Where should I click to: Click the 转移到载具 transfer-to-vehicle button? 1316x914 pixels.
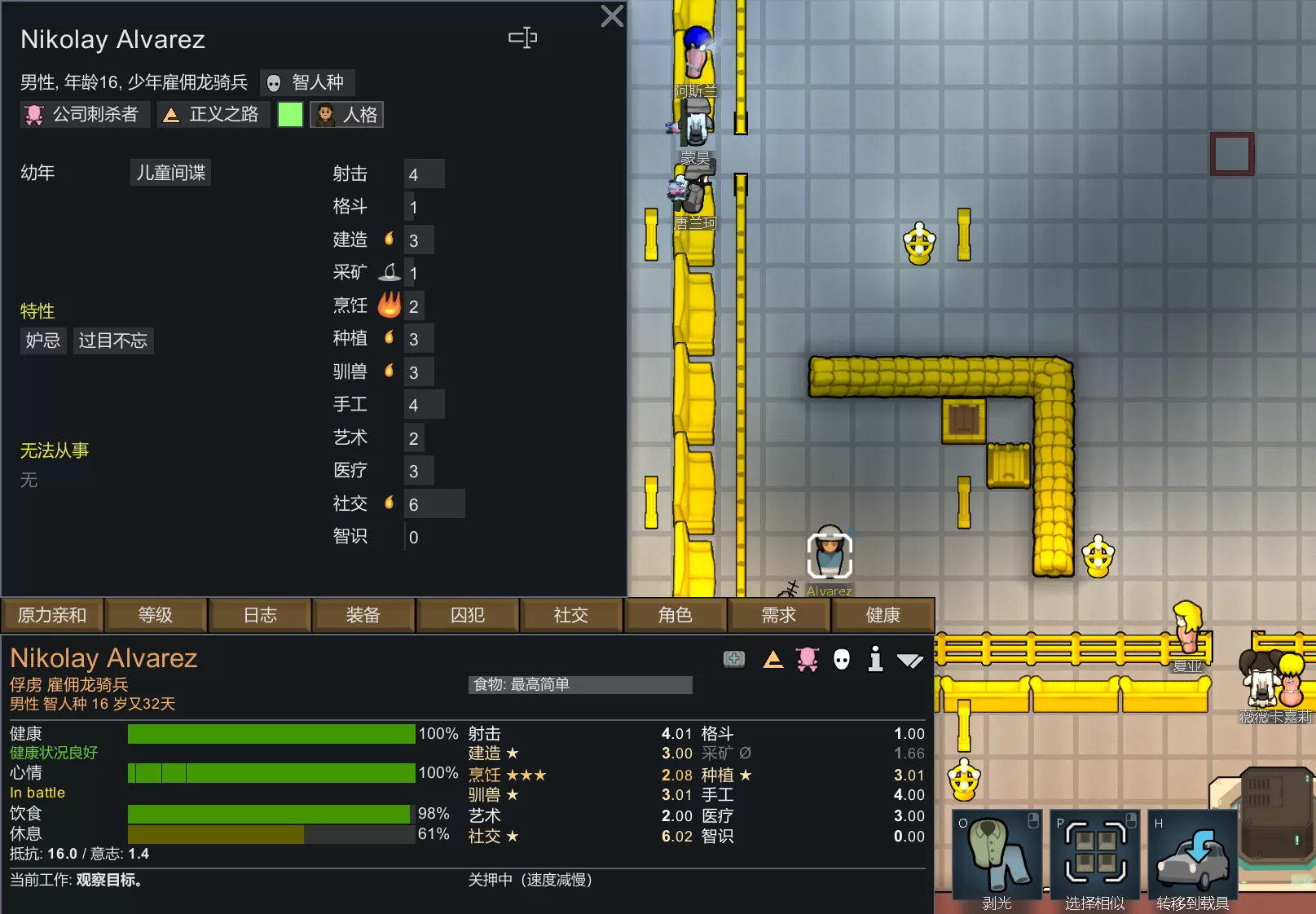[1192, 860]
